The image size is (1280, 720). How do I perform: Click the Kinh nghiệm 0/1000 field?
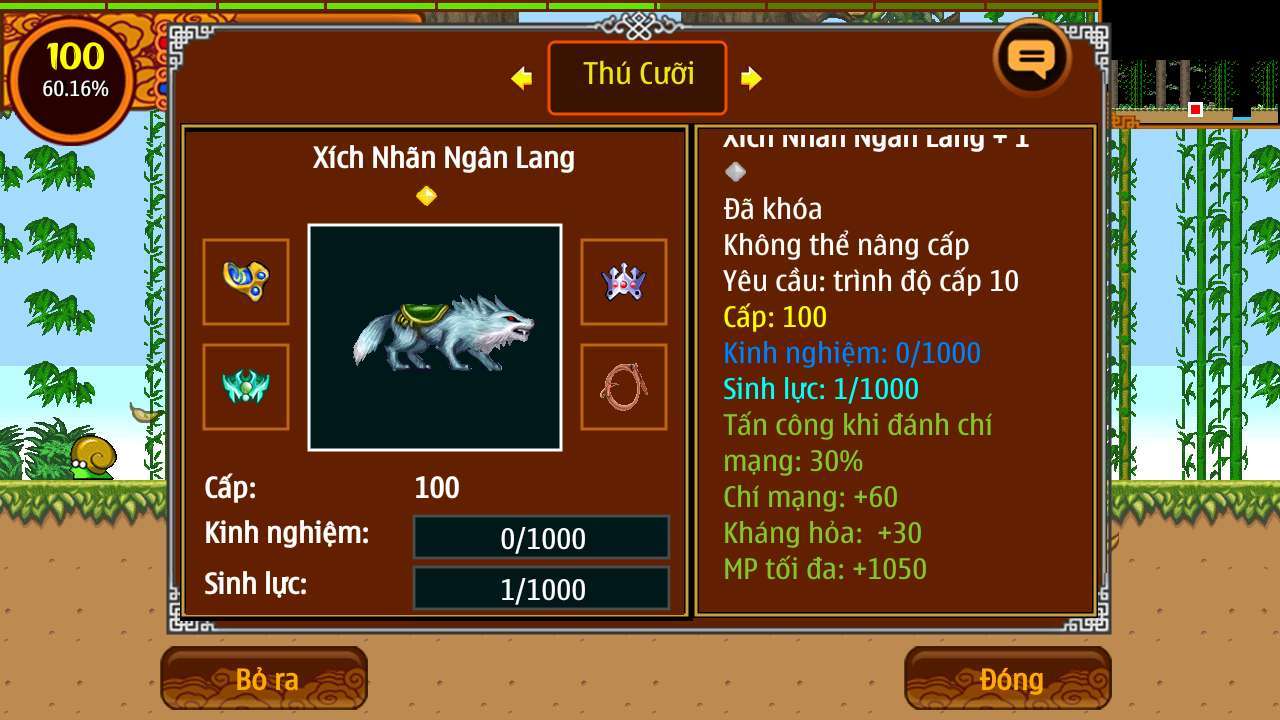pos(541,538)
